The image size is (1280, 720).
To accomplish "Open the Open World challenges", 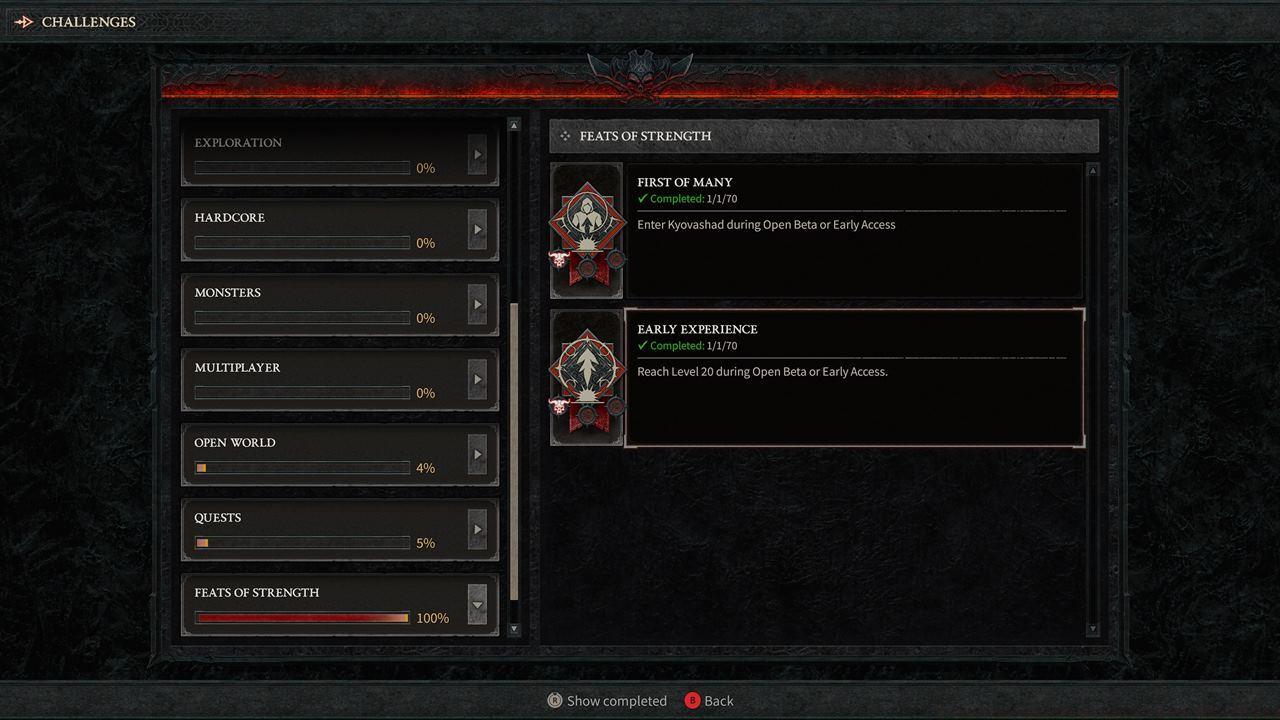I will point(320,454).
